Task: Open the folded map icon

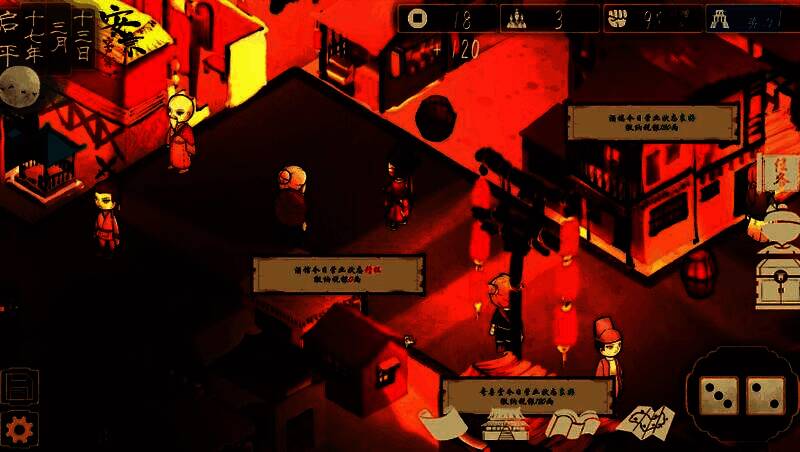Action: click(x=645, y=422)
